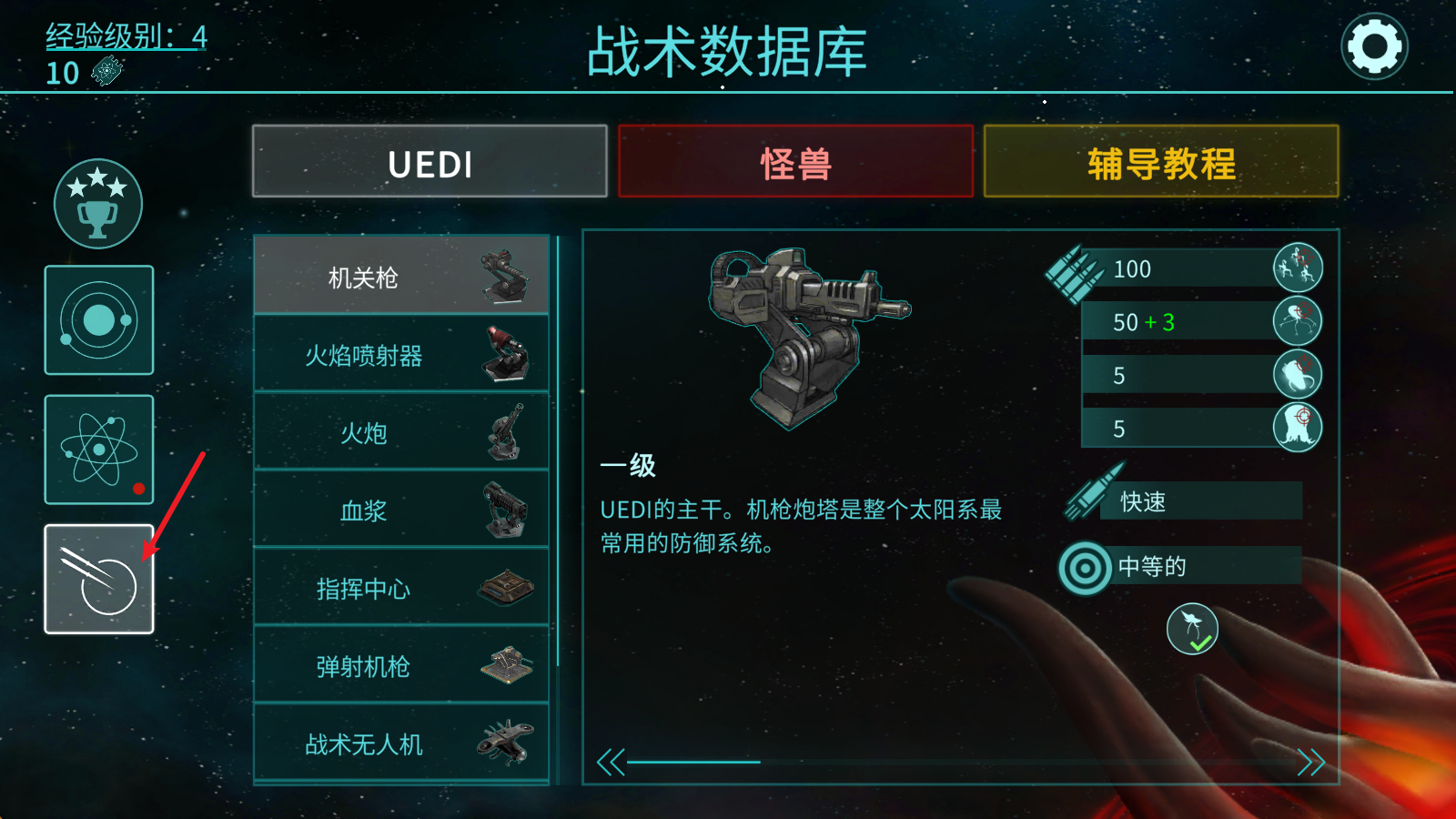Image resolution: width=1456 pixels, height=819 pixels.
Task: Click the target icon beside 中等的 accuracy
Action: coord(1083,565)
